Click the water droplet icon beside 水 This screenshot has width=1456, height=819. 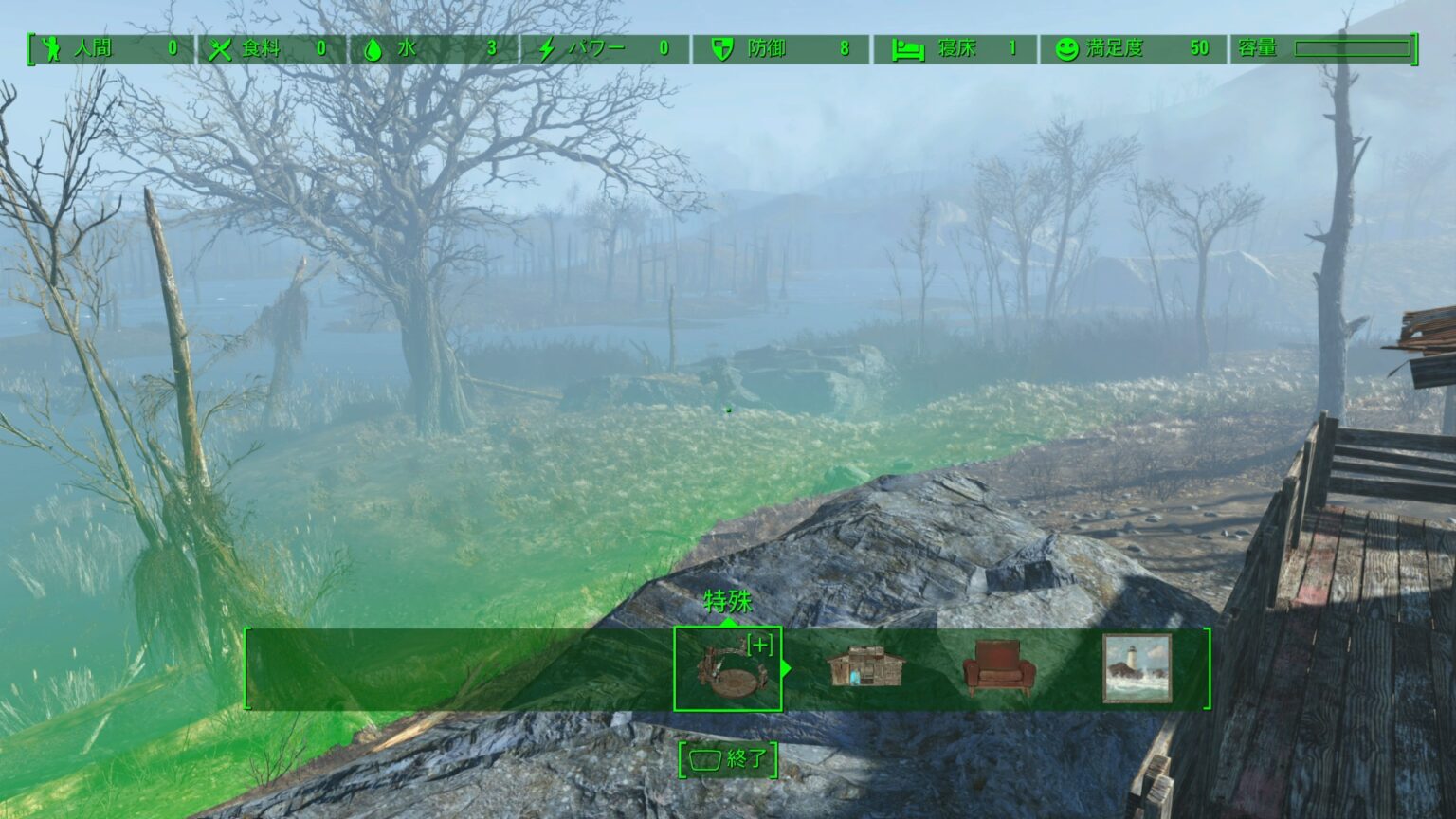pyautogui.click(x=373, y=48)
